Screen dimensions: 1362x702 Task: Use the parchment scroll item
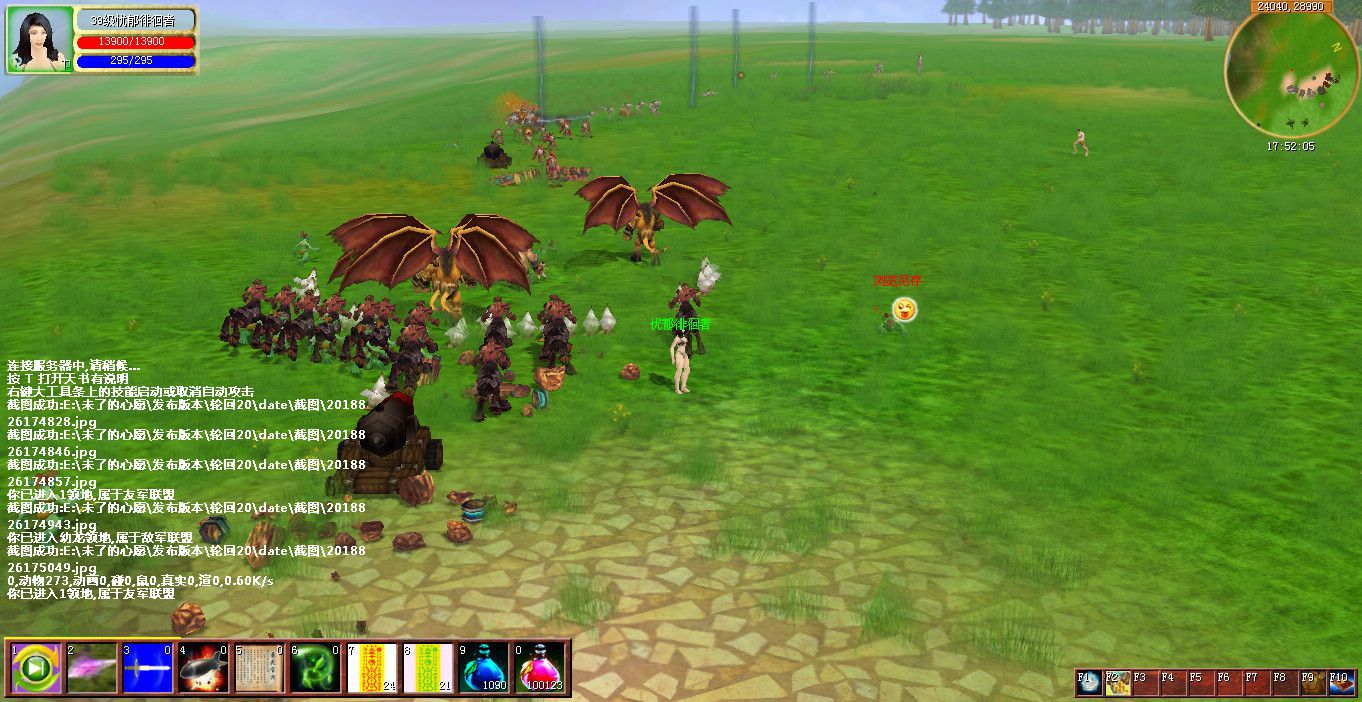click(260, 668)
